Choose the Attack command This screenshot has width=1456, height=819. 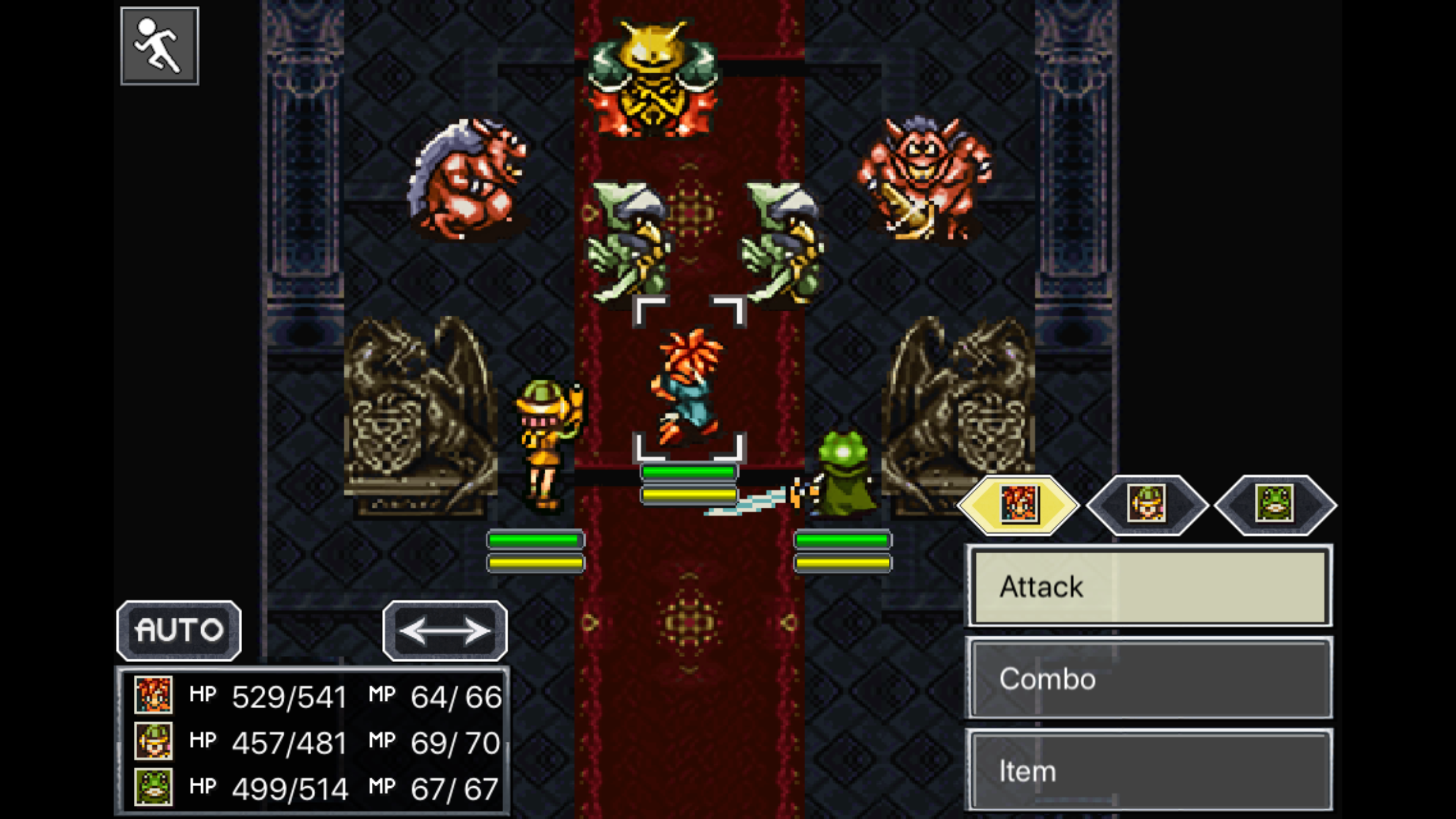pos(1149,586)
